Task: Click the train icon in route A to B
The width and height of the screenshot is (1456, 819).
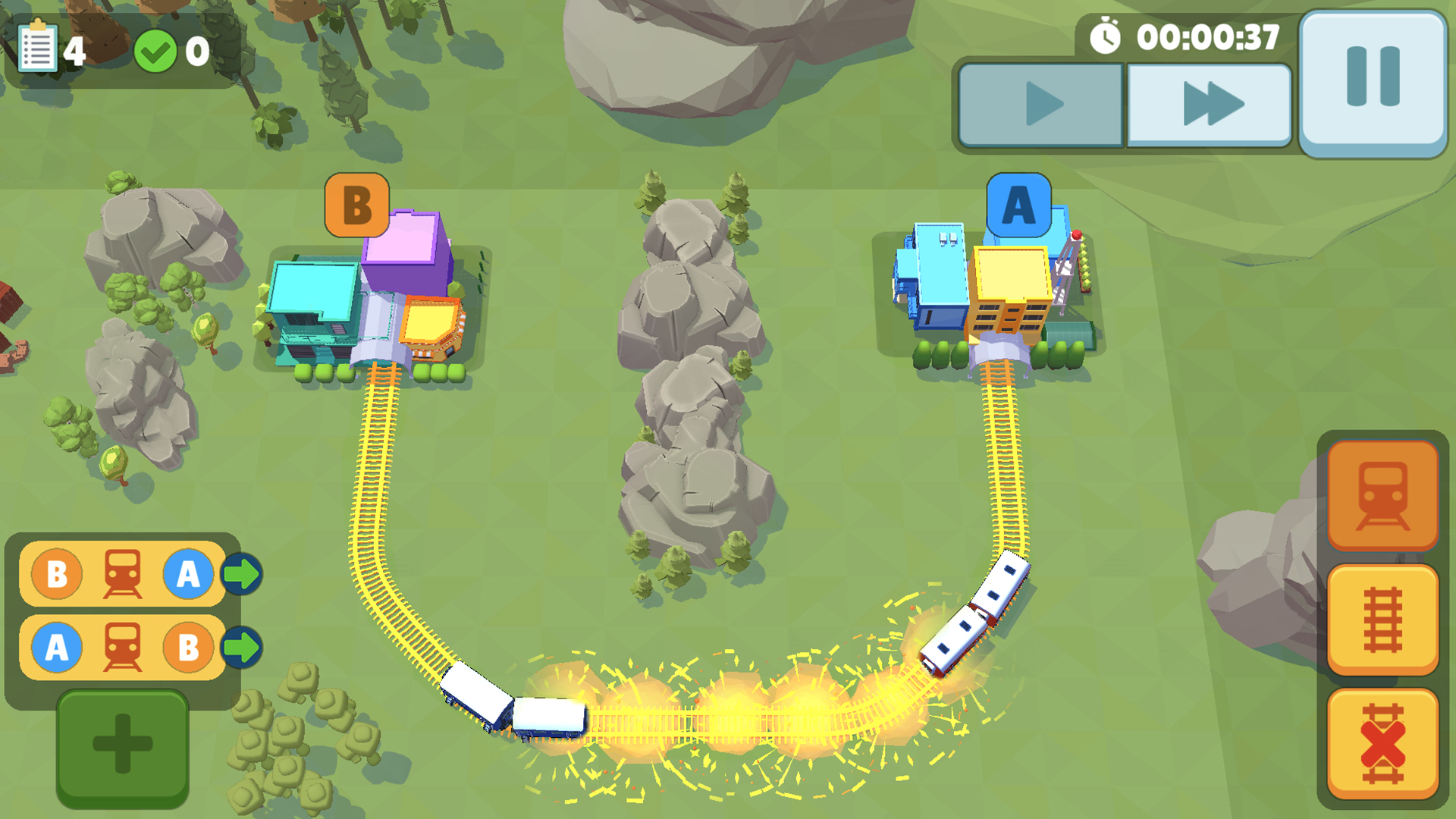Action: click(124, 646)
